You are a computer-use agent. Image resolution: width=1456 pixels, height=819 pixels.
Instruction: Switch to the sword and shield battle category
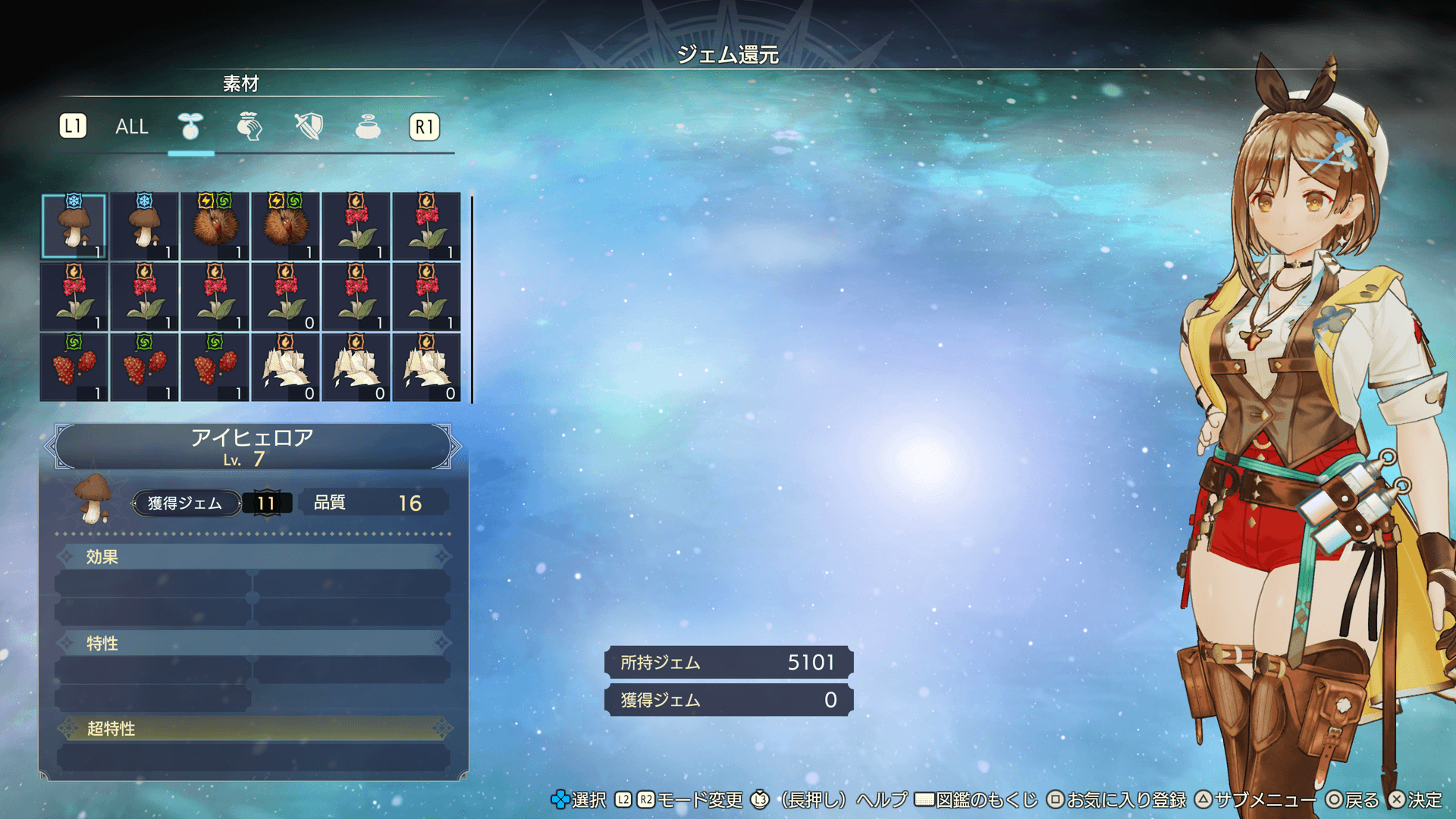tap(308, 127)
